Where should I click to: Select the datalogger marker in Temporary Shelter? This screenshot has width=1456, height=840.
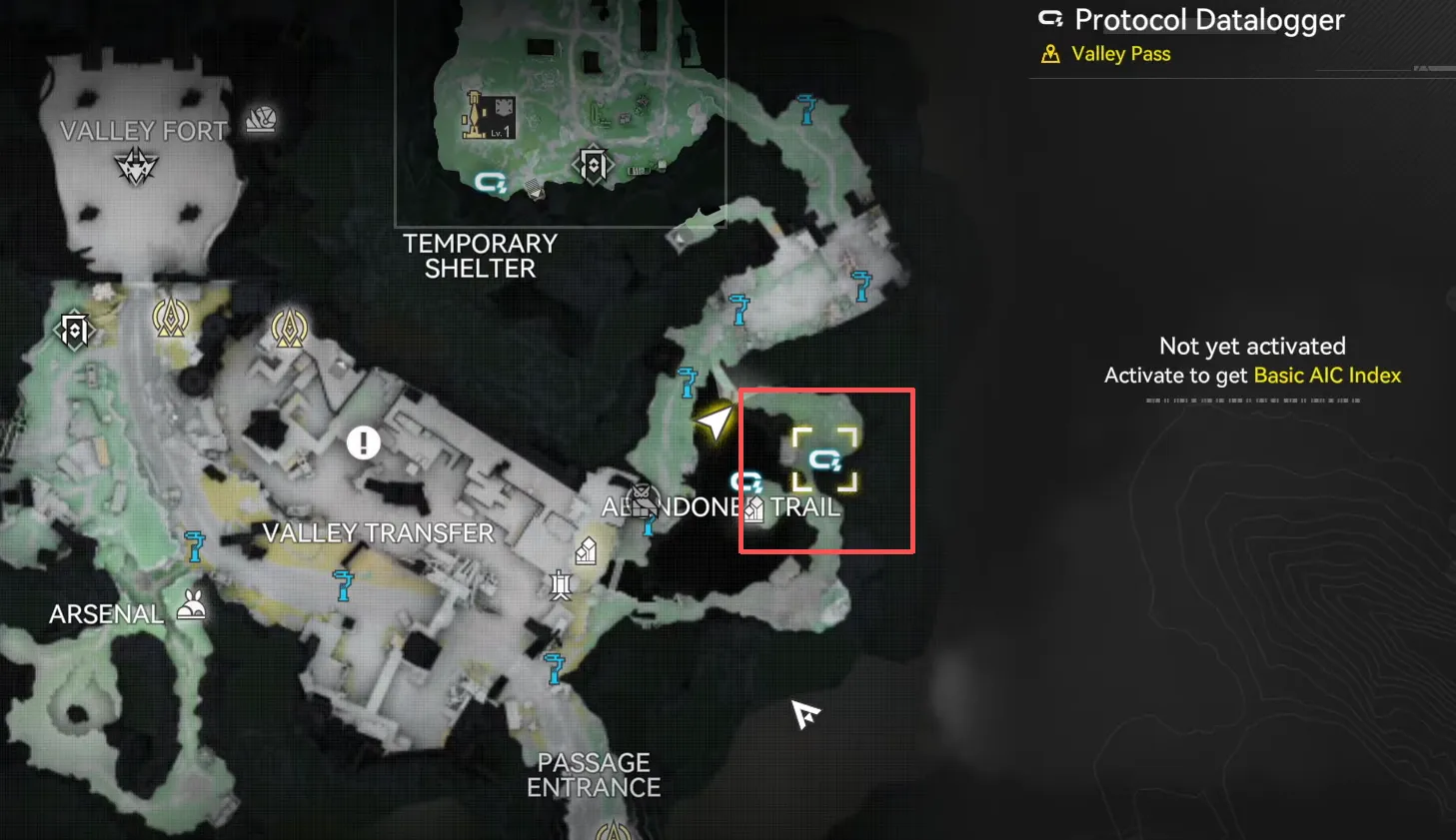coord(491,182)
